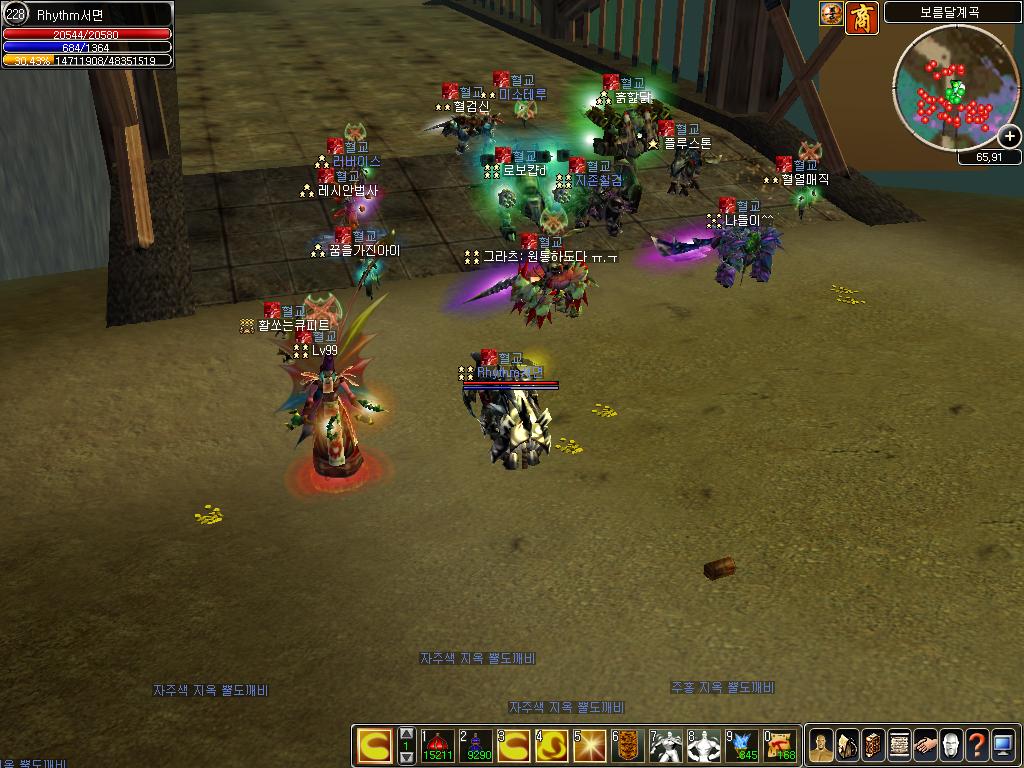This screenshot has width=1024, height=768.
Task: Open the scroll document menu icon
Action: tap(899, 746)
